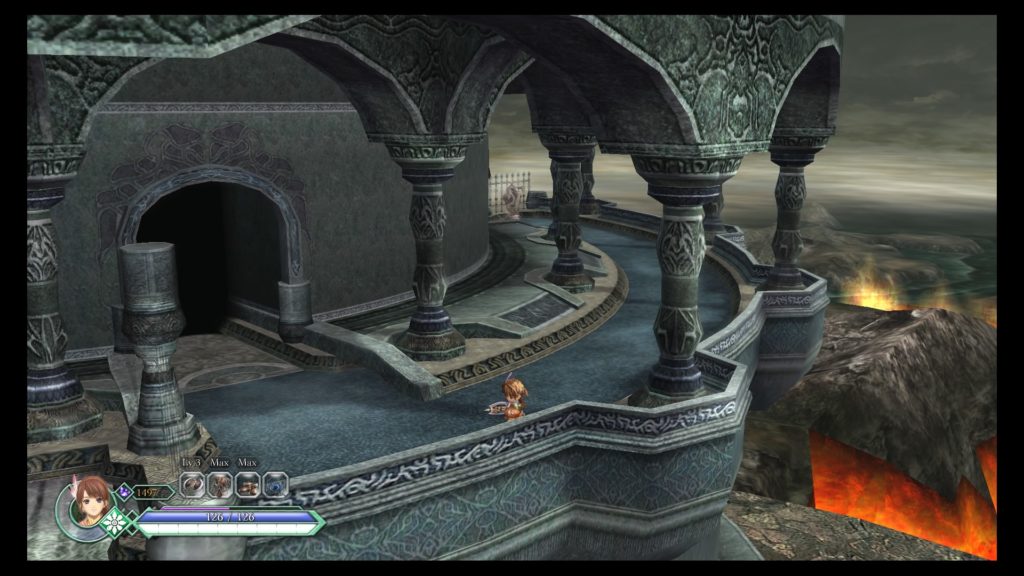Select the blue swirl skill slot
1024x576 pixels.
[275, 485]
